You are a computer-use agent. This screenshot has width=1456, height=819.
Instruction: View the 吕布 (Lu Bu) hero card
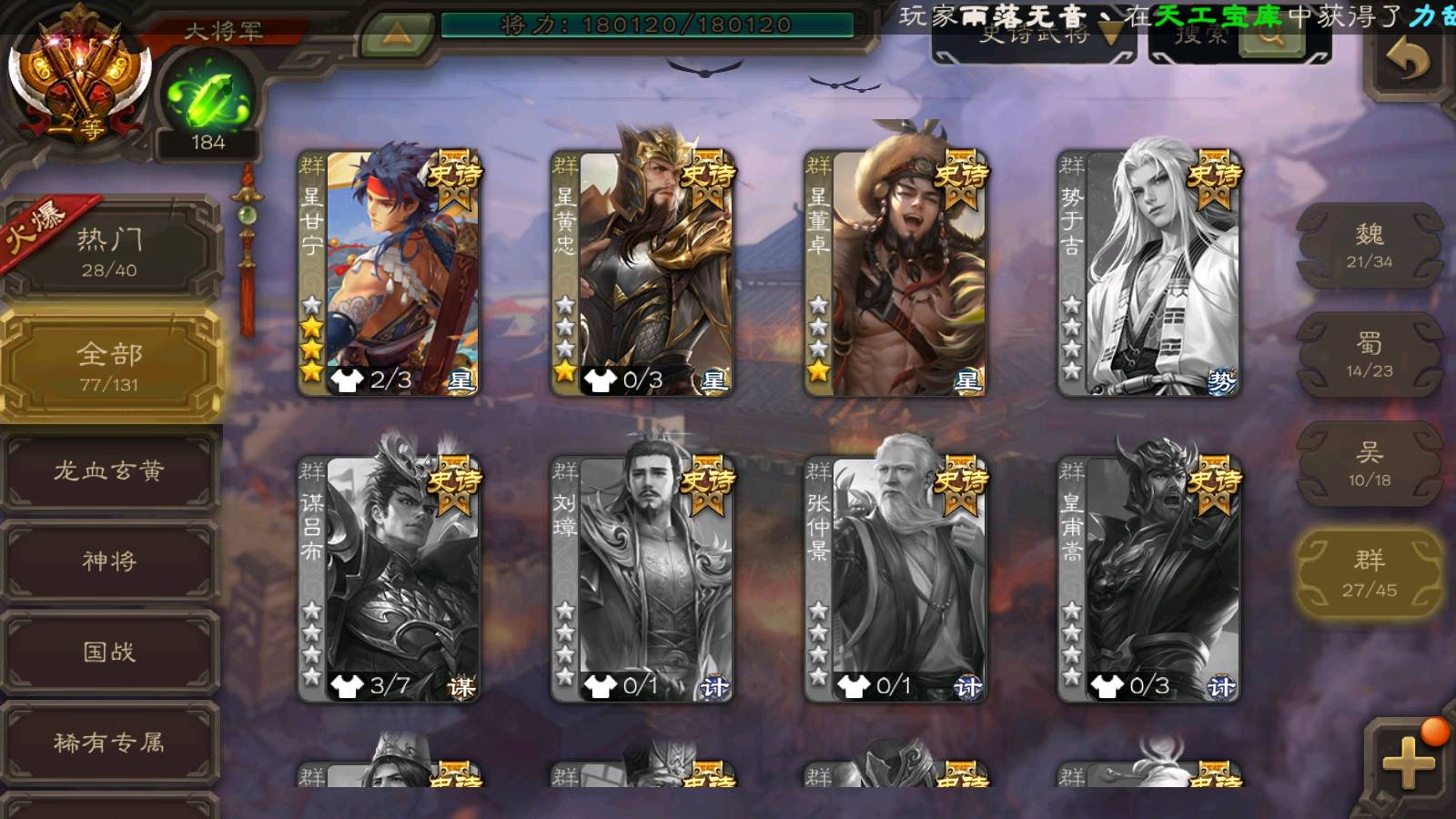click(391, 579)
